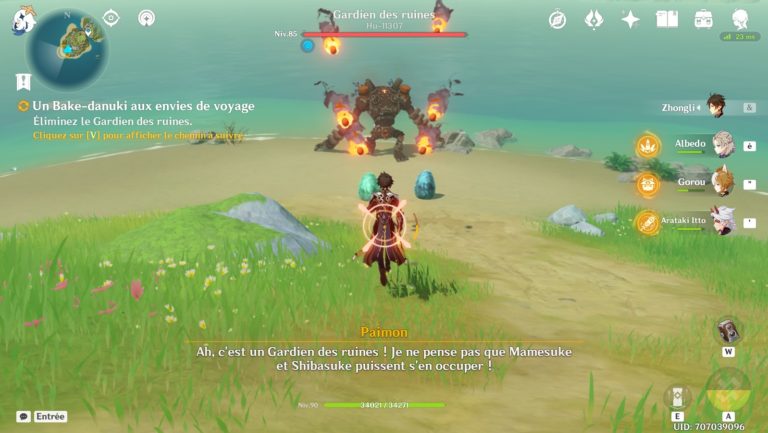This screenshot has width=768, height=433.
Task: Trigger the elemental burst icon
Action: (x=729, y=391)
